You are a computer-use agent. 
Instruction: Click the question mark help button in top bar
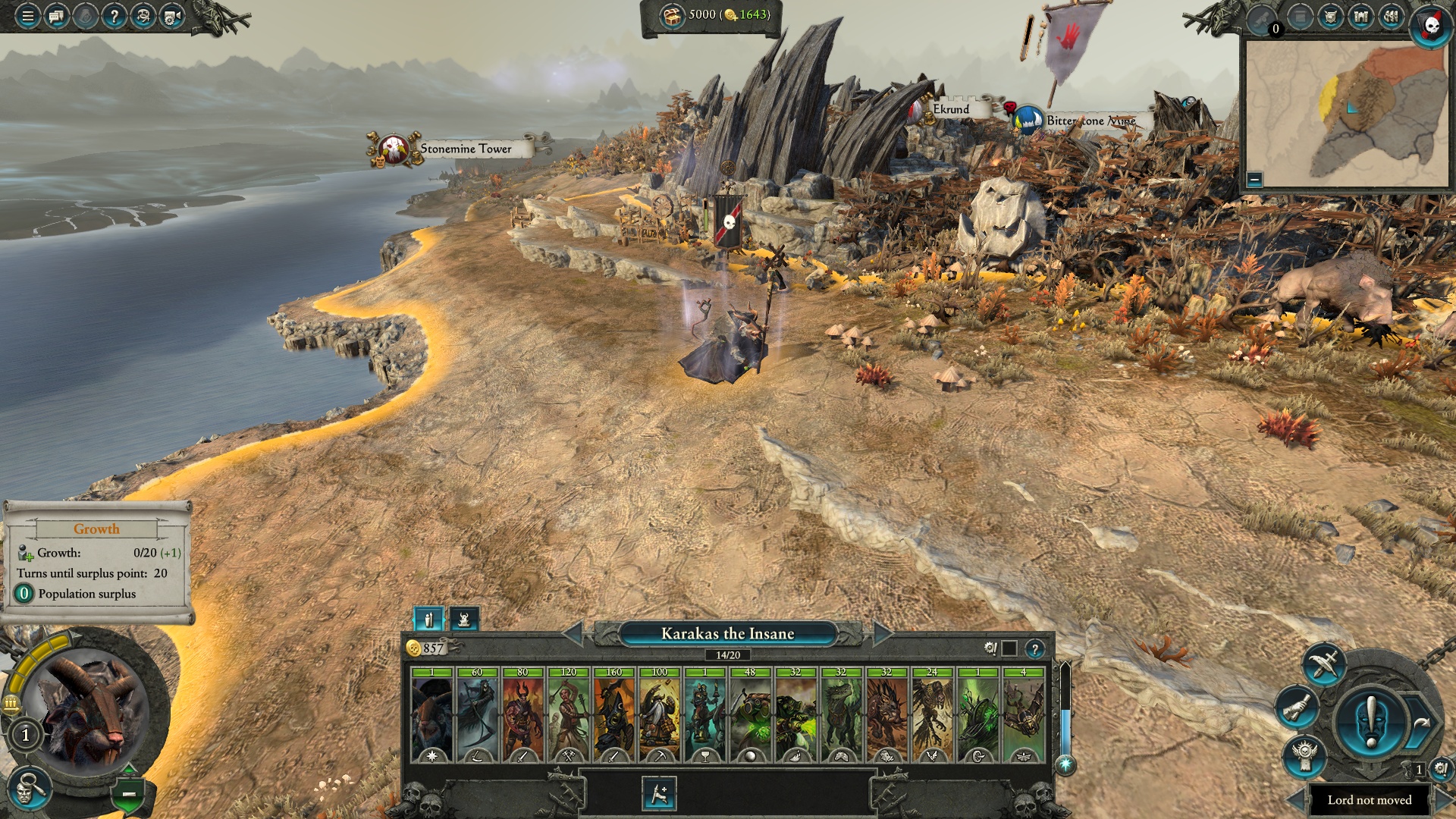point(114,15)
